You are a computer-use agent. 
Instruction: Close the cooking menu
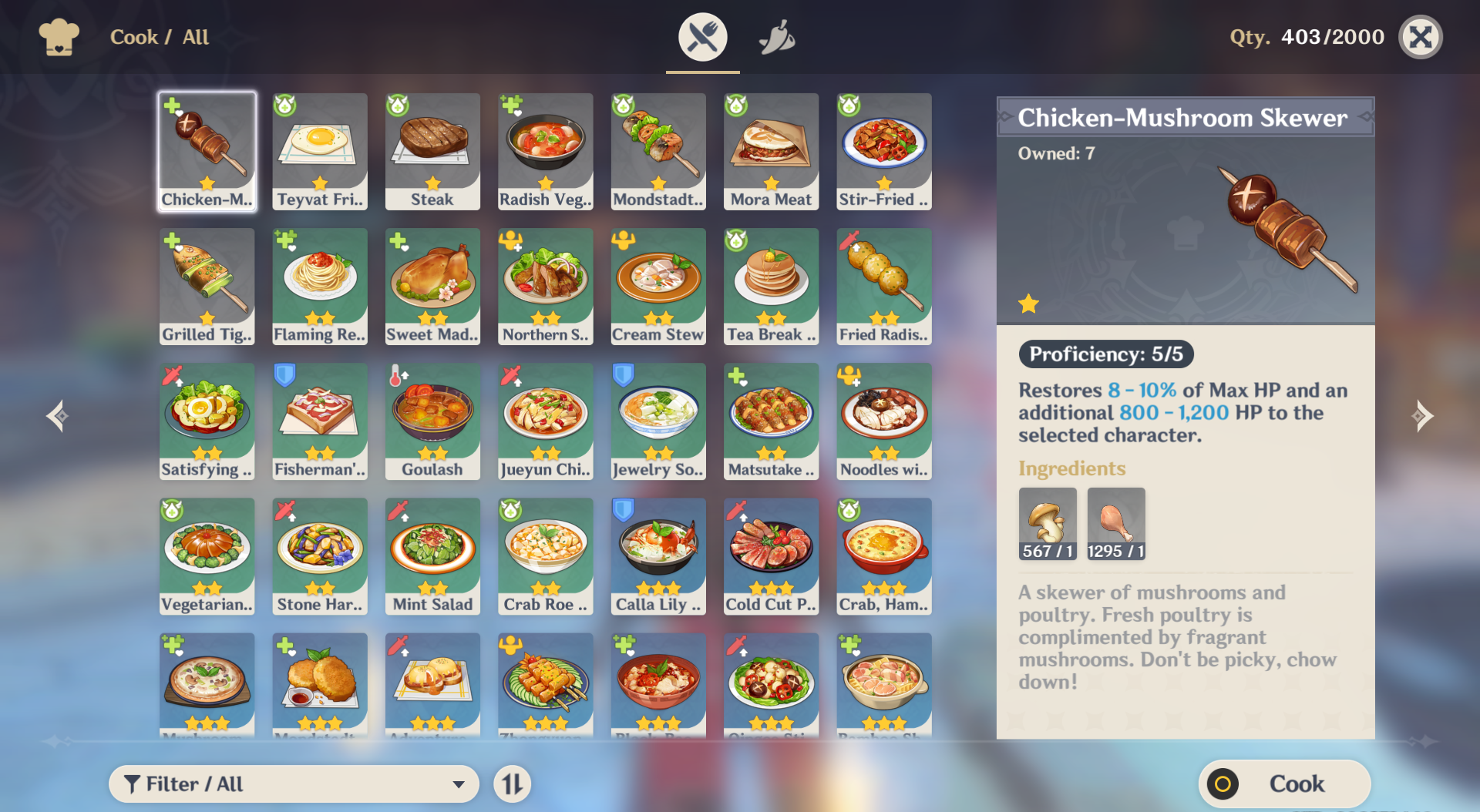coord(1420,37)
